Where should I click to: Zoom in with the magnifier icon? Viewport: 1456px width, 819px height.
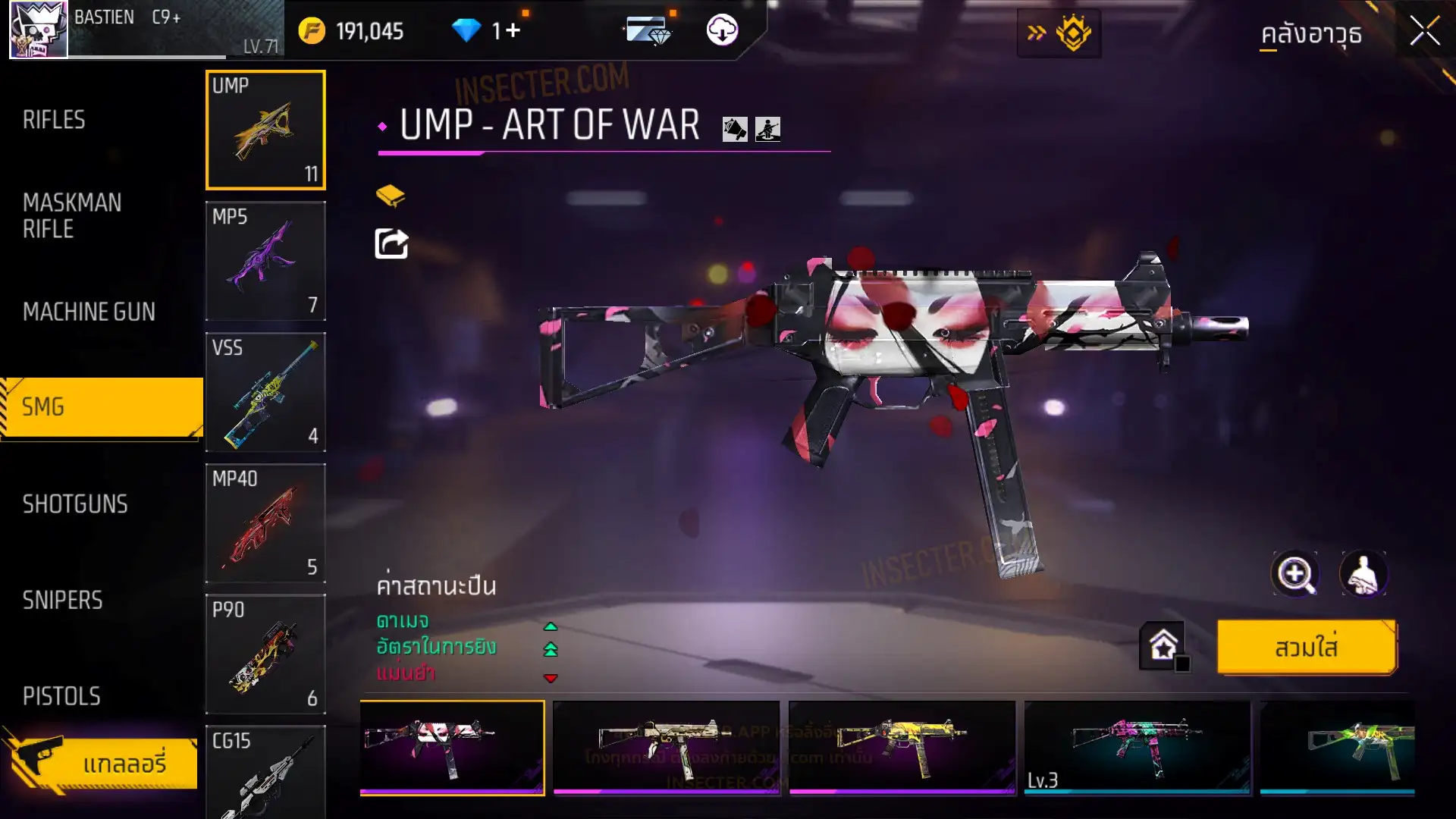pos(1294,574)
